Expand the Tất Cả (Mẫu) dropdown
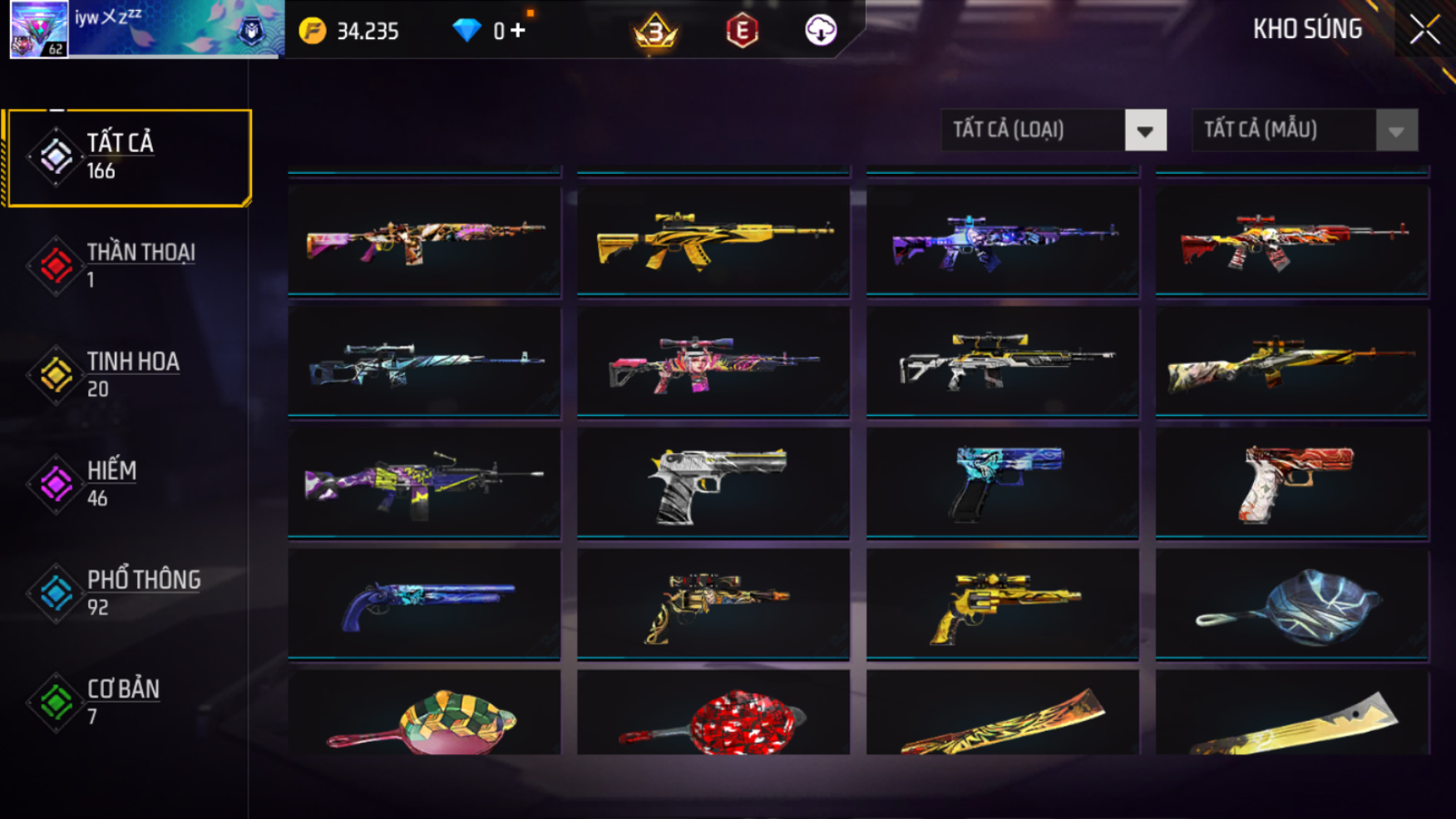This screenshot has width=1456, height=819. (x=1304, y=131)
